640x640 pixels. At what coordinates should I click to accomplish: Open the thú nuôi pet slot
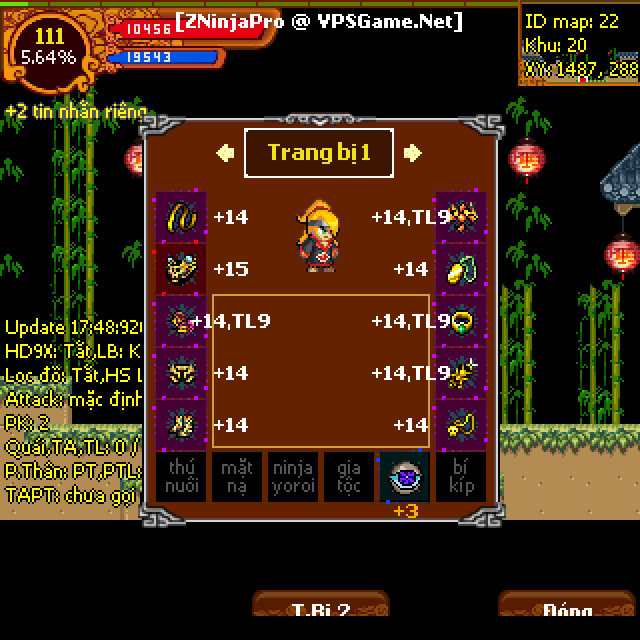181,477
